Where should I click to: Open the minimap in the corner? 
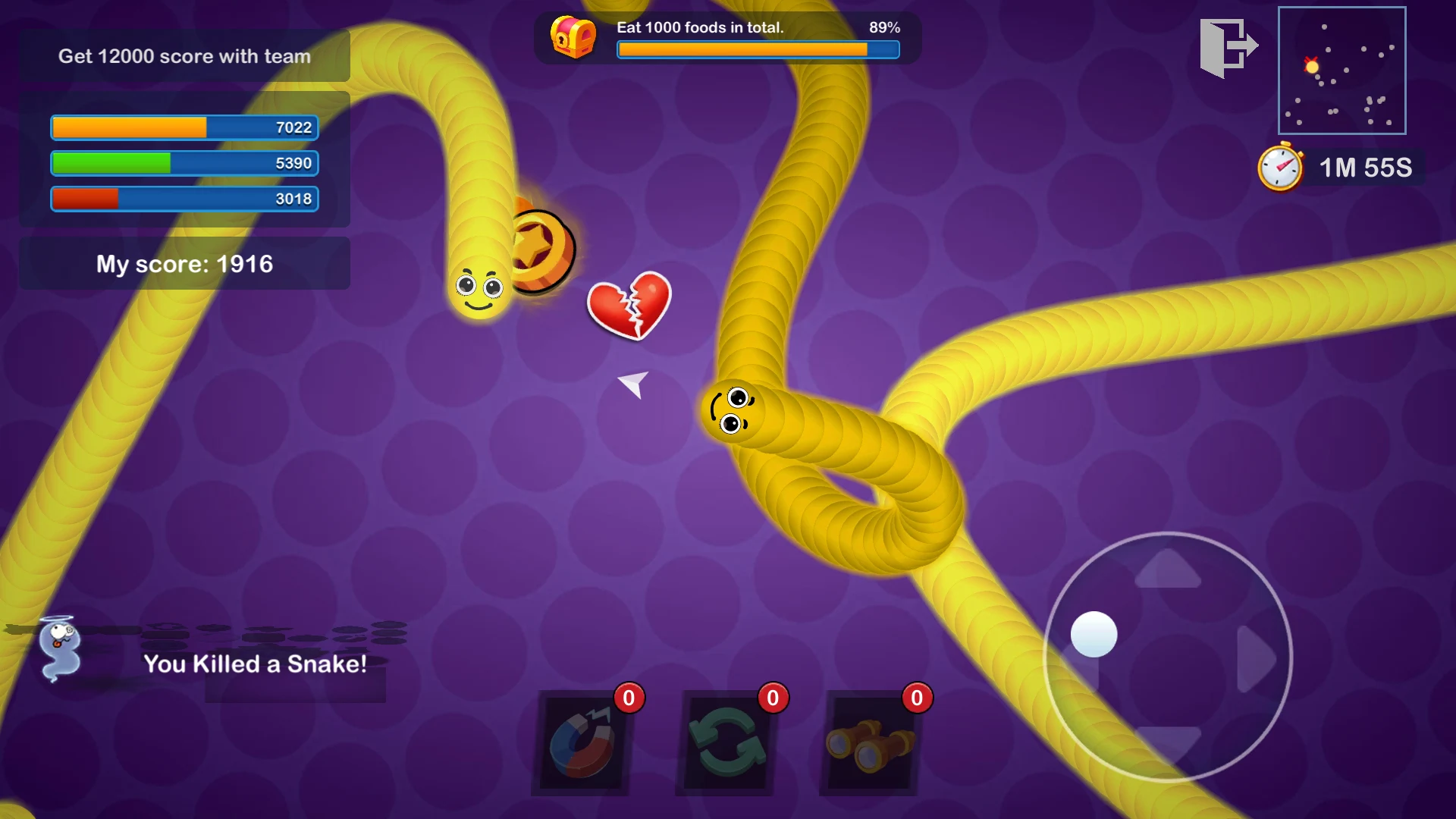pyautogui.click(x=1341, y=71)
